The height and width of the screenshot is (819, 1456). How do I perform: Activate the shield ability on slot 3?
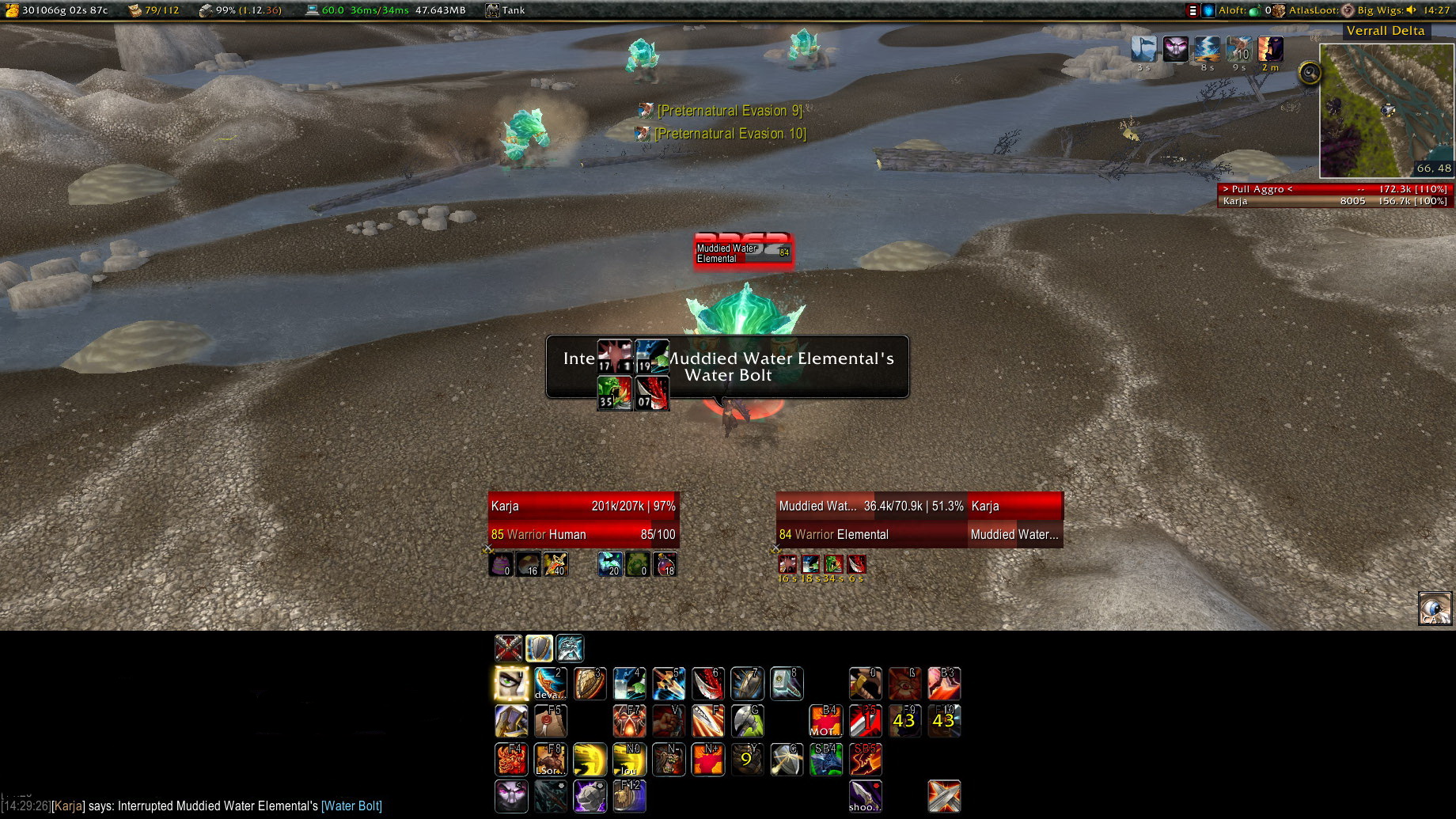(590, 684)
